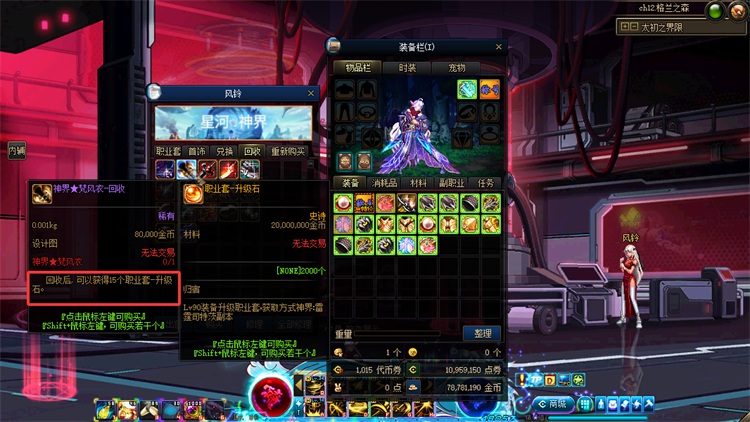Select the 职业套-升级石 shop item

point(192,194)
